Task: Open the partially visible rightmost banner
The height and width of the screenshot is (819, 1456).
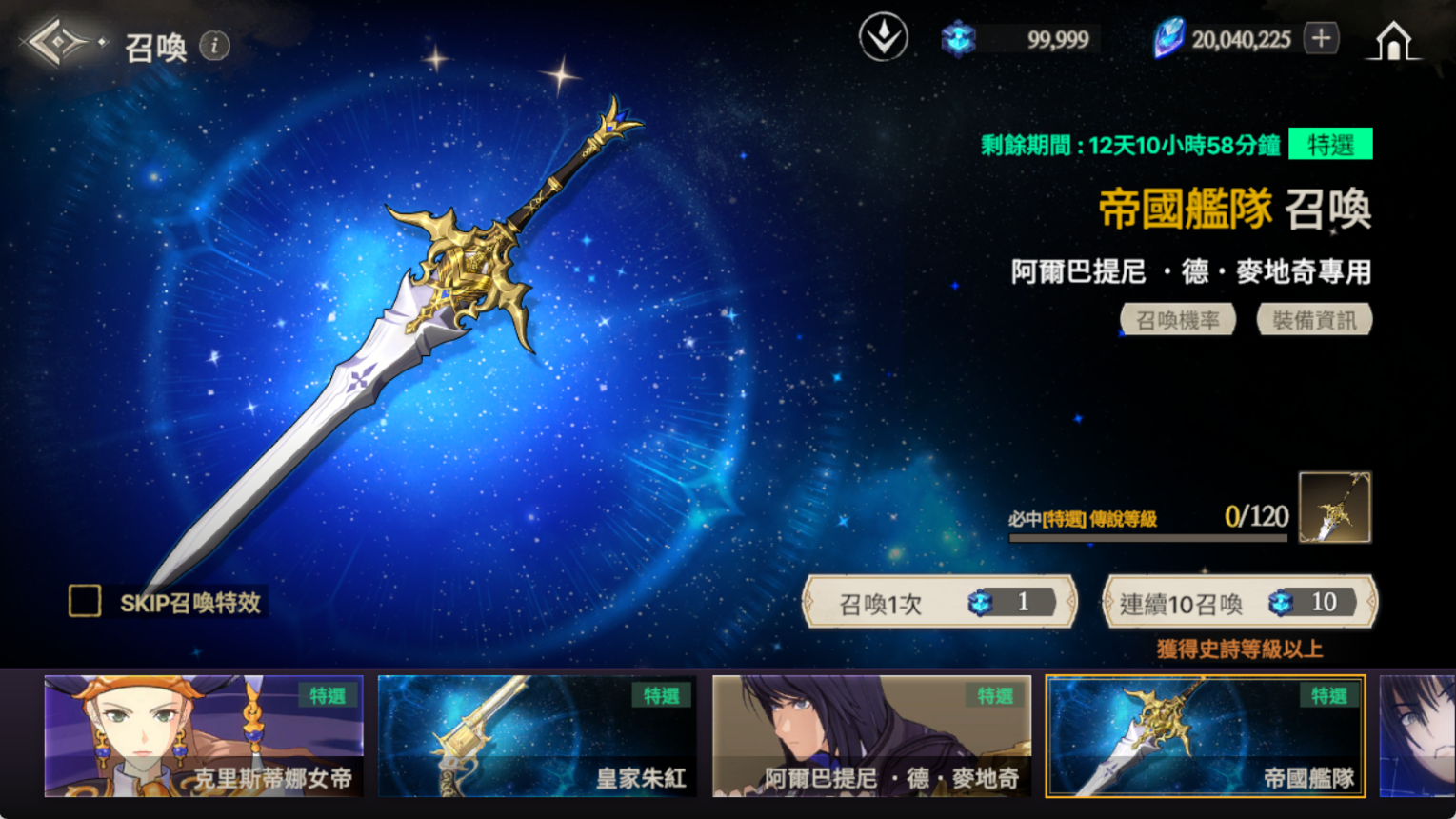Action: (1417, 735)
